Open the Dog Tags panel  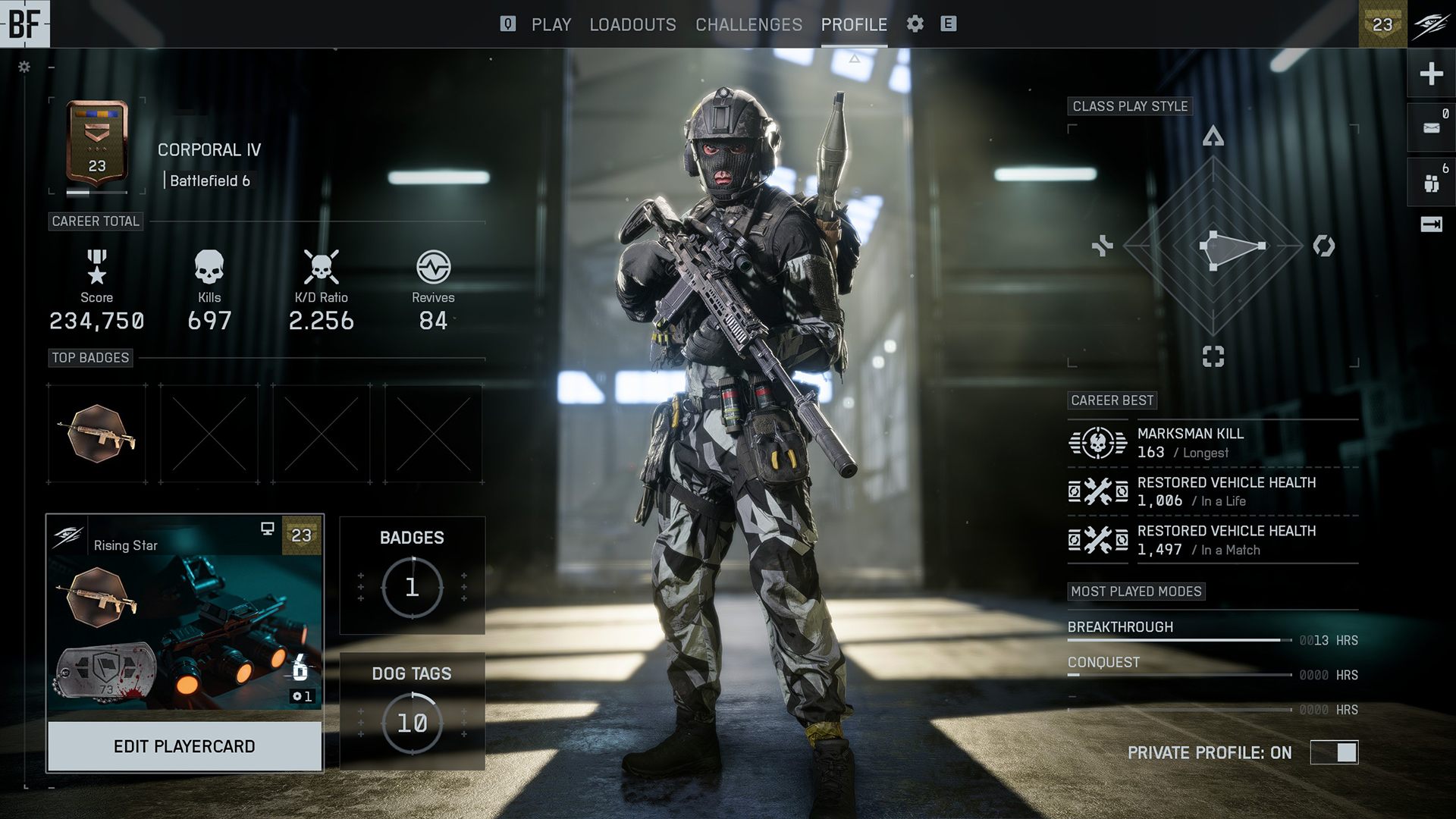coord(412,711)
